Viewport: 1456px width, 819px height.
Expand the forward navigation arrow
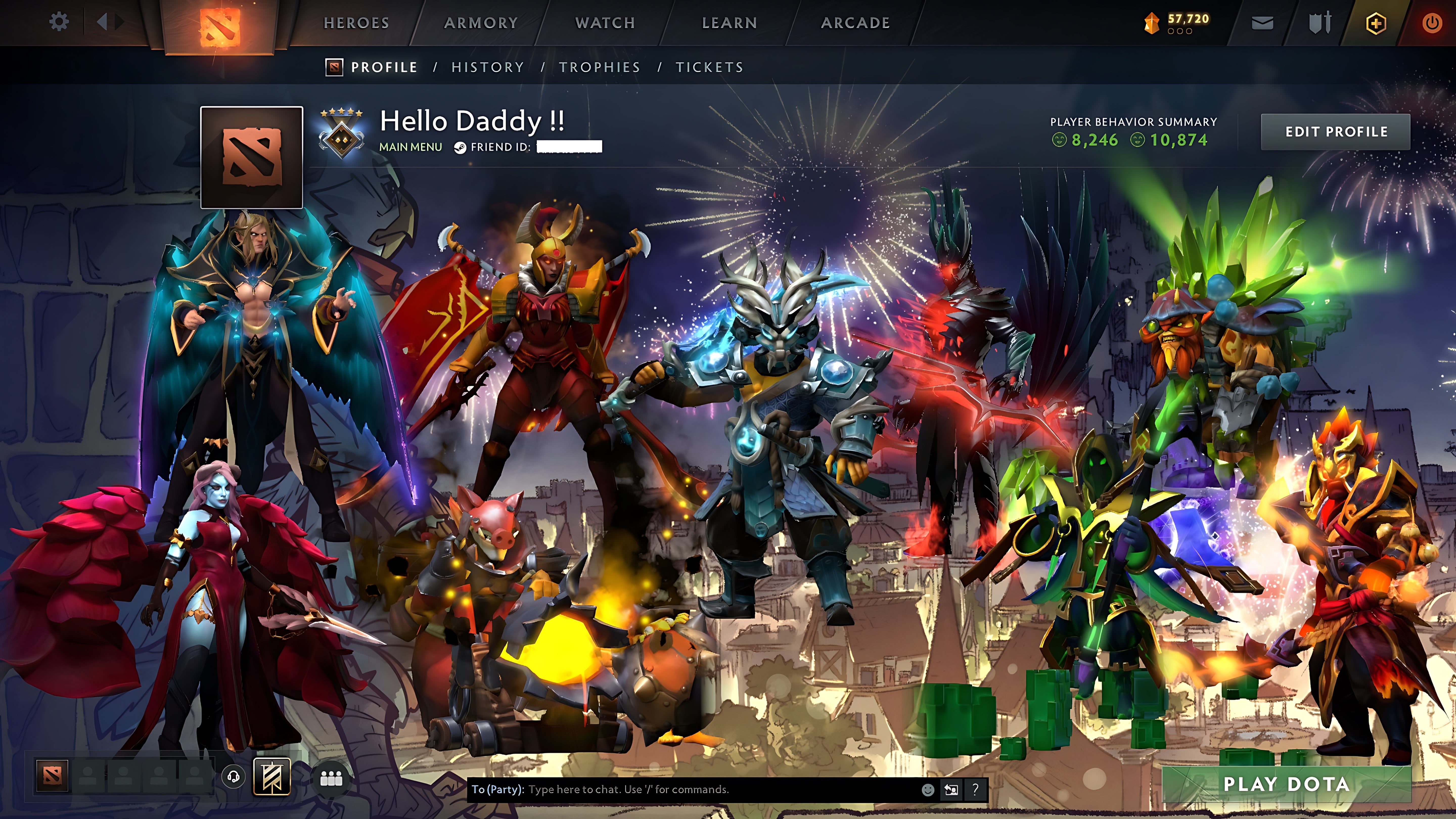pos(120,22)
